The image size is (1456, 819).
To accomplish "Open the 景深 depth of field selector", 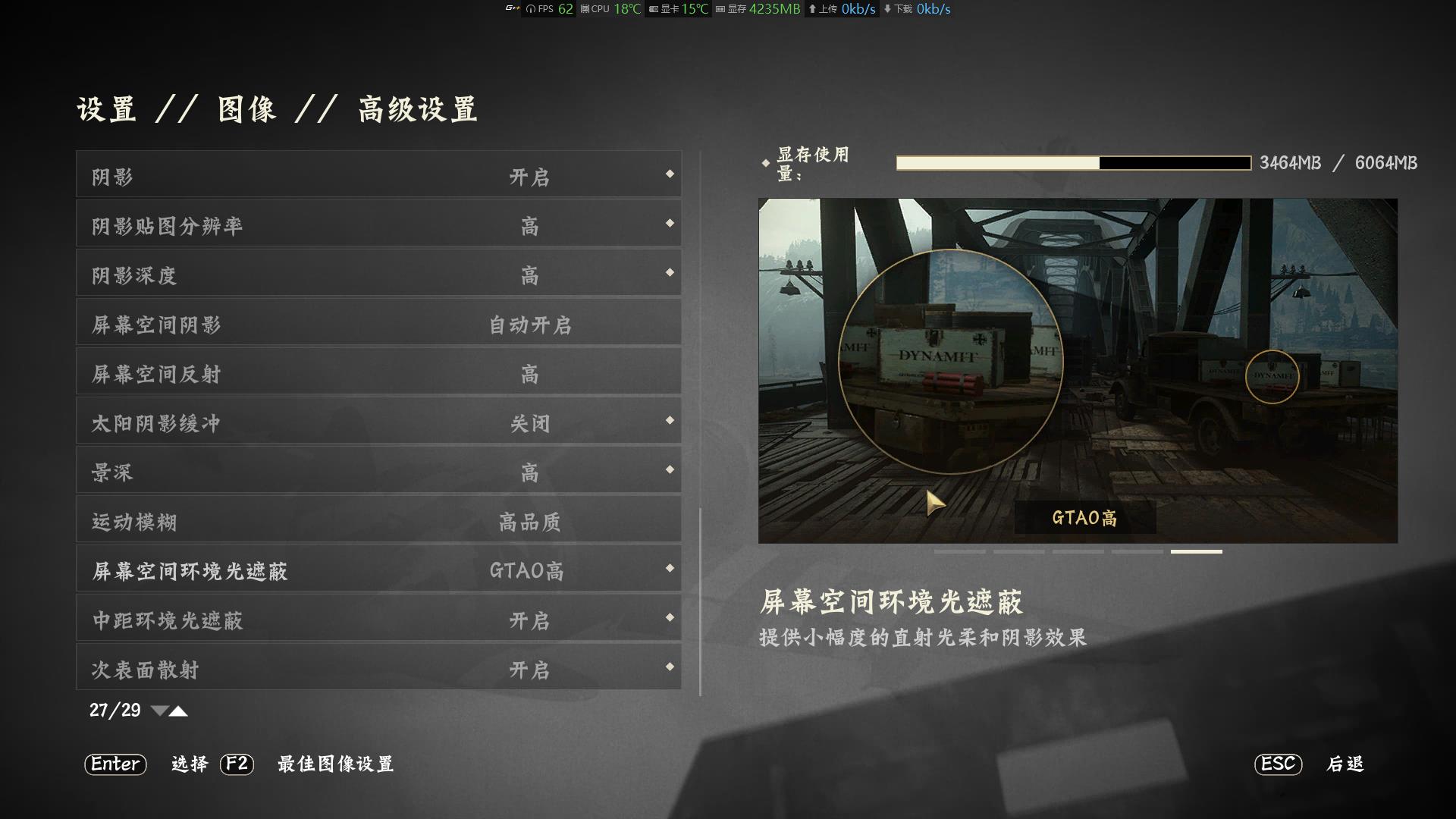I will (x=669, y=470).
